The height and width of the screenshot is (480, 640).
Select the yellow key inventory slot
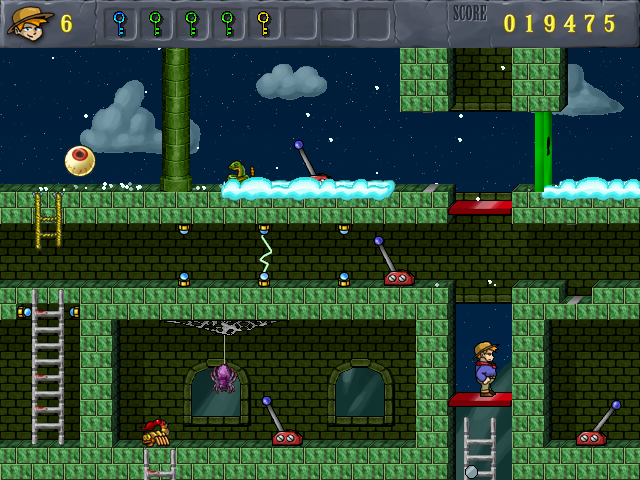263,23
